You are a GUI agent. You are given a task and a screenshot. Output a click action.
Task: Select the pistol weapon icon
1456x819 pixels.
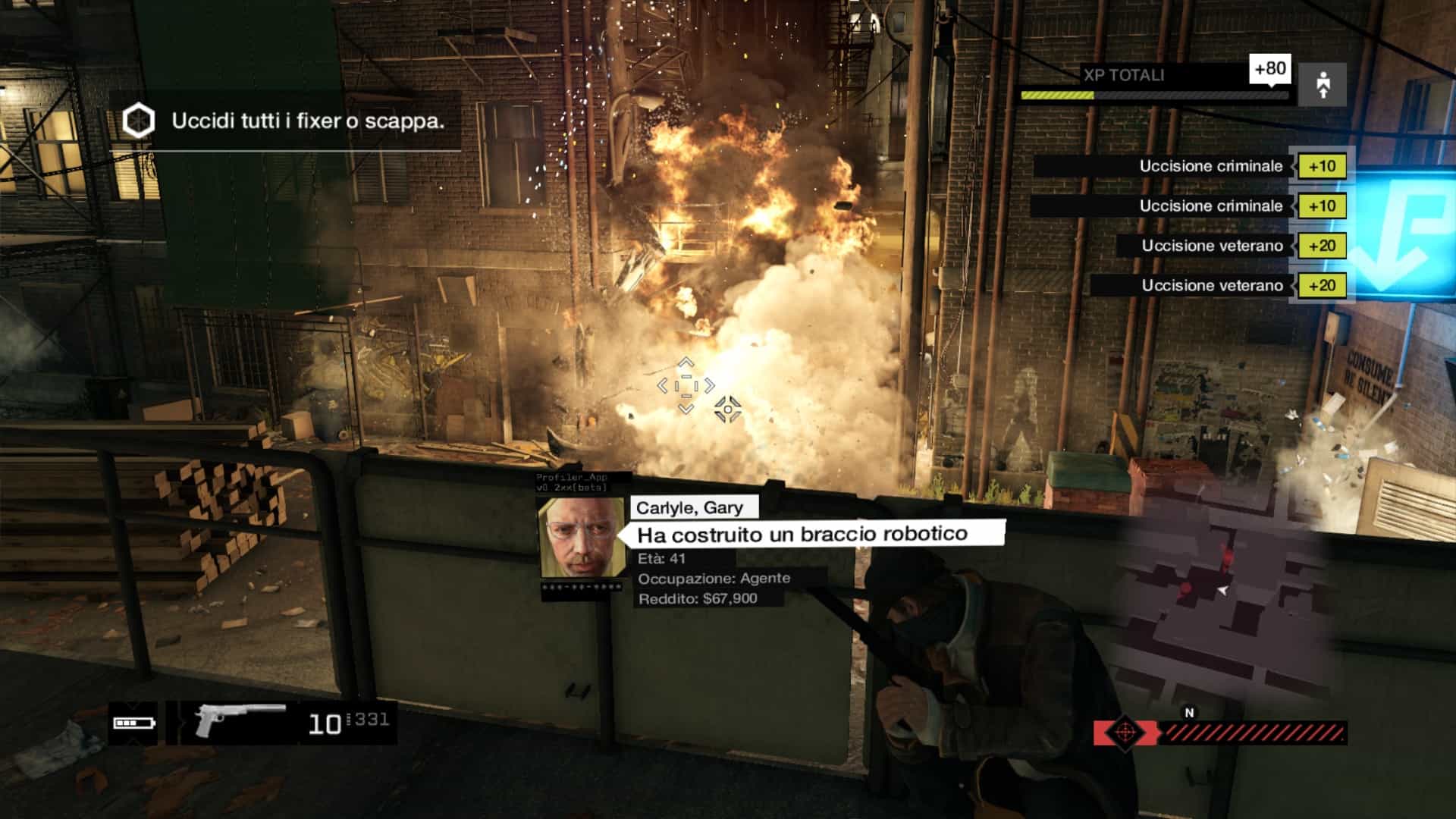tap(238, 719)
